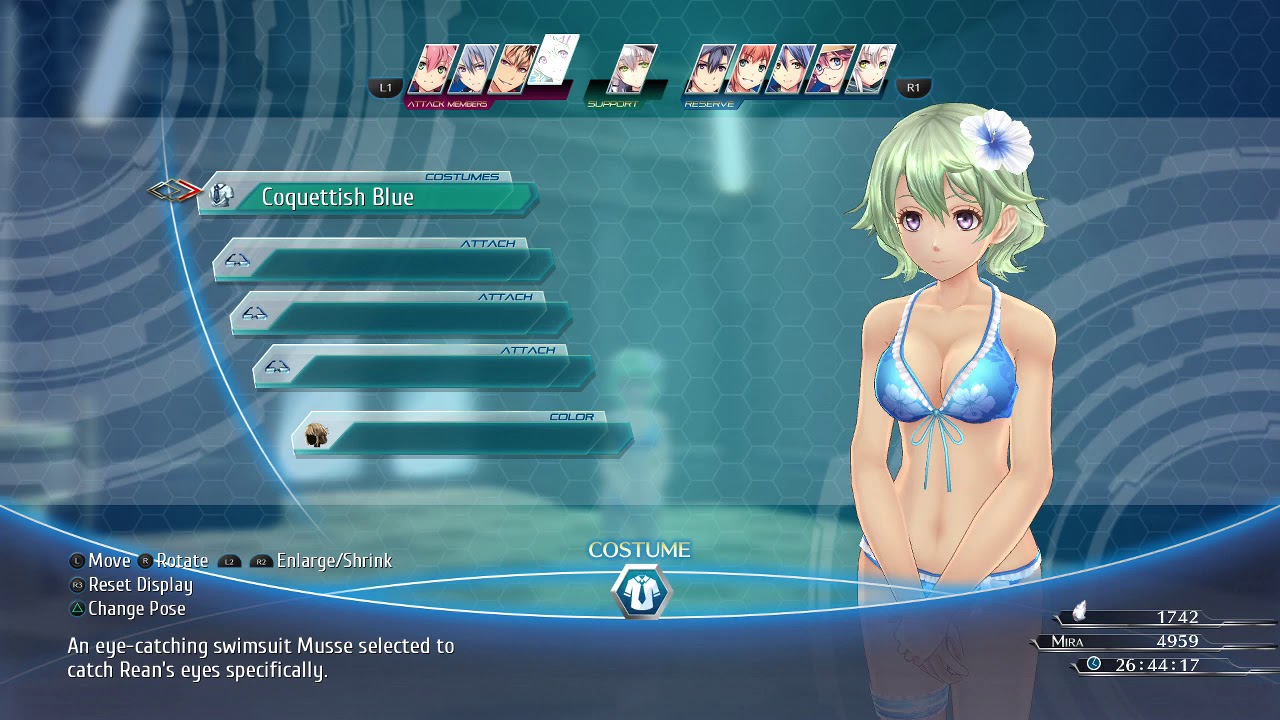The width and height of the screenshot is (1280, 720).
Task: Select the light-blue-haired attack member portrait
Action: point(473,70)
